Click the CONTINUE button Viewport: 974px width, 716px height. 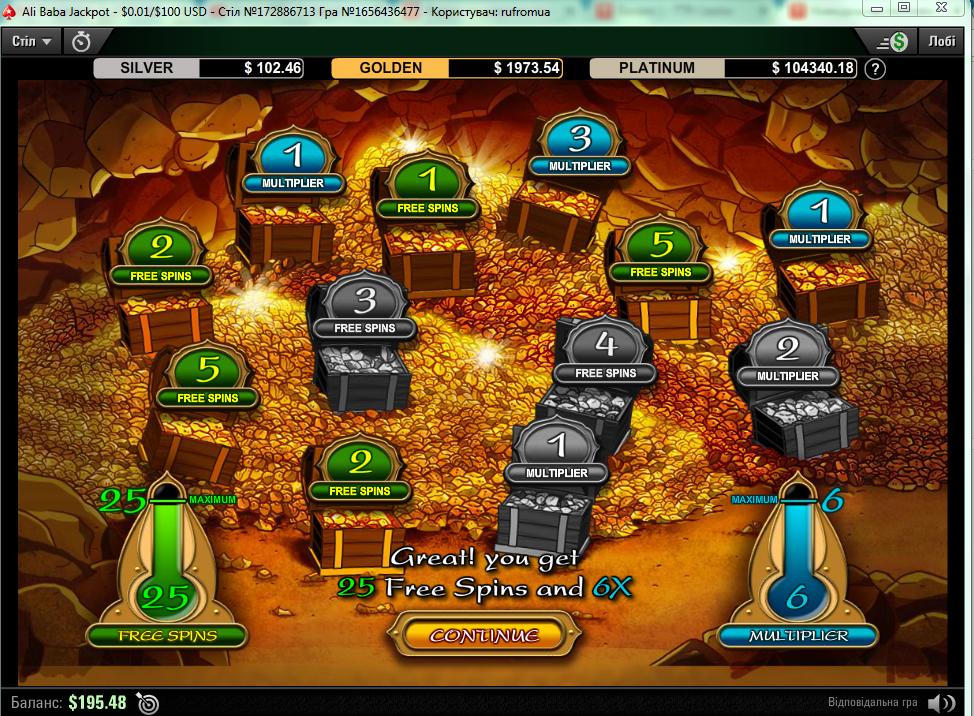point(484,635)
